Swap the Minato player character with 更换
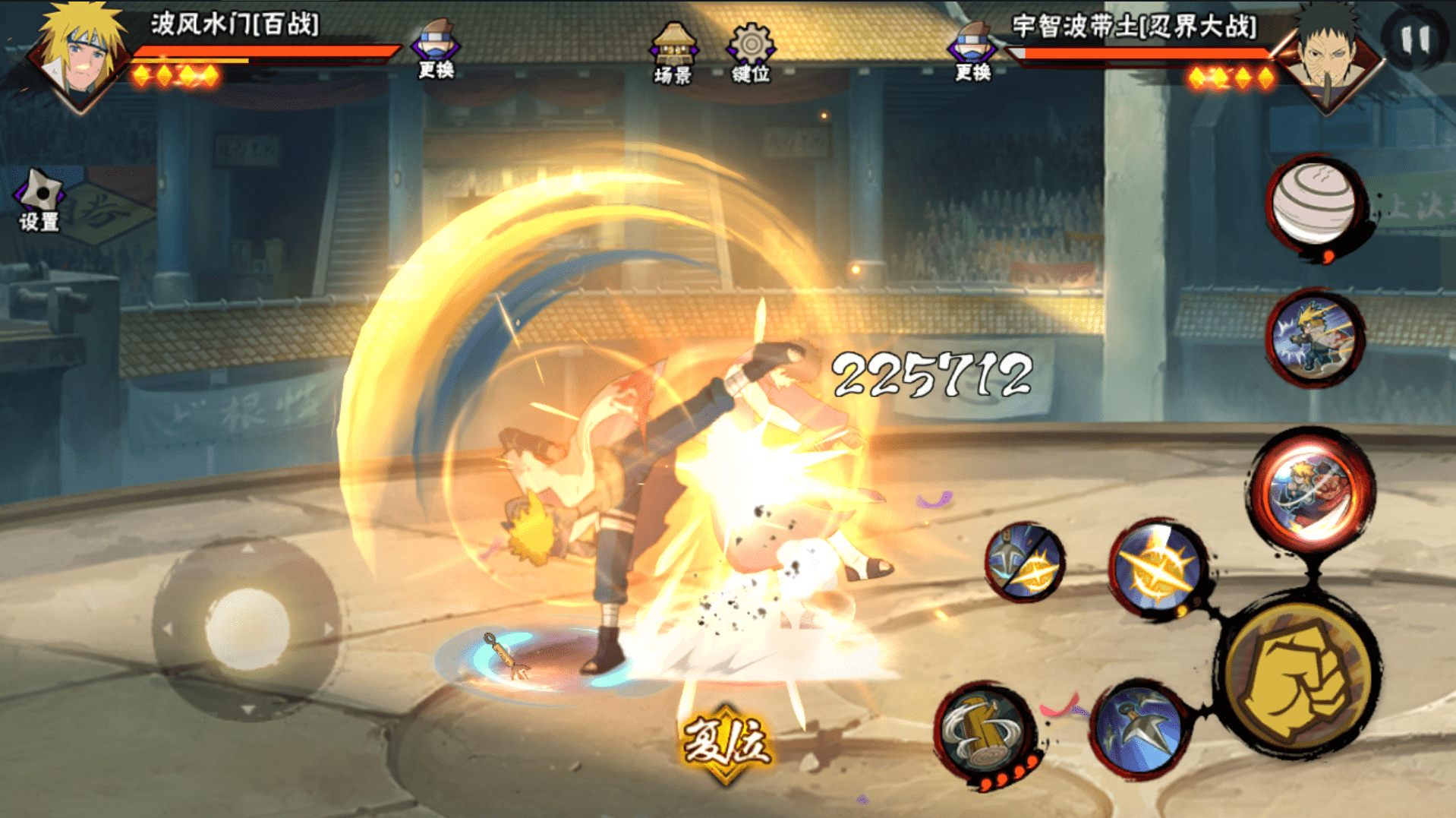 pos(436,49)
